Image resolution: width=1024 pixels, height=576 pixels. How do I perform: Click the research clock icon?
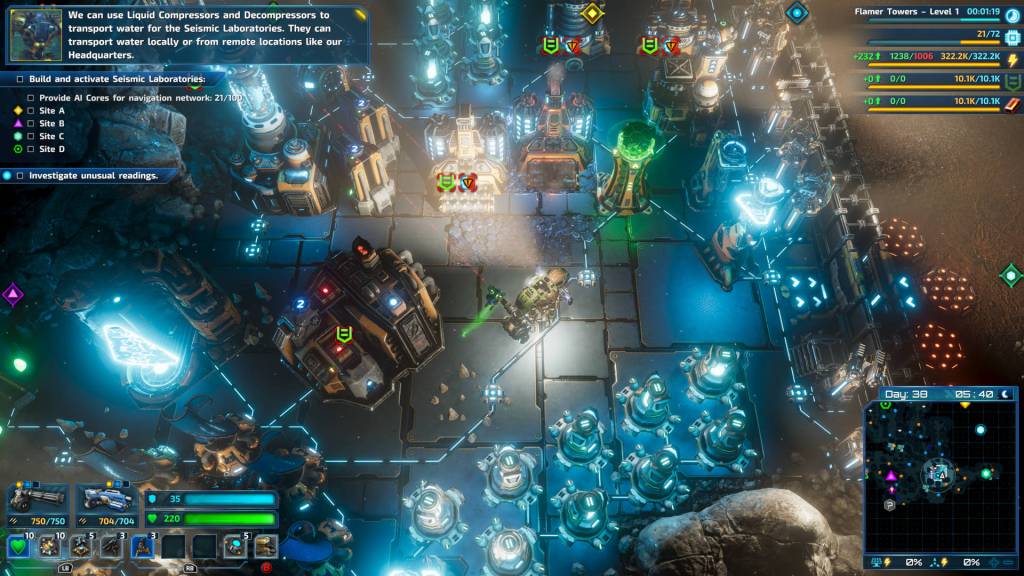1011,14
